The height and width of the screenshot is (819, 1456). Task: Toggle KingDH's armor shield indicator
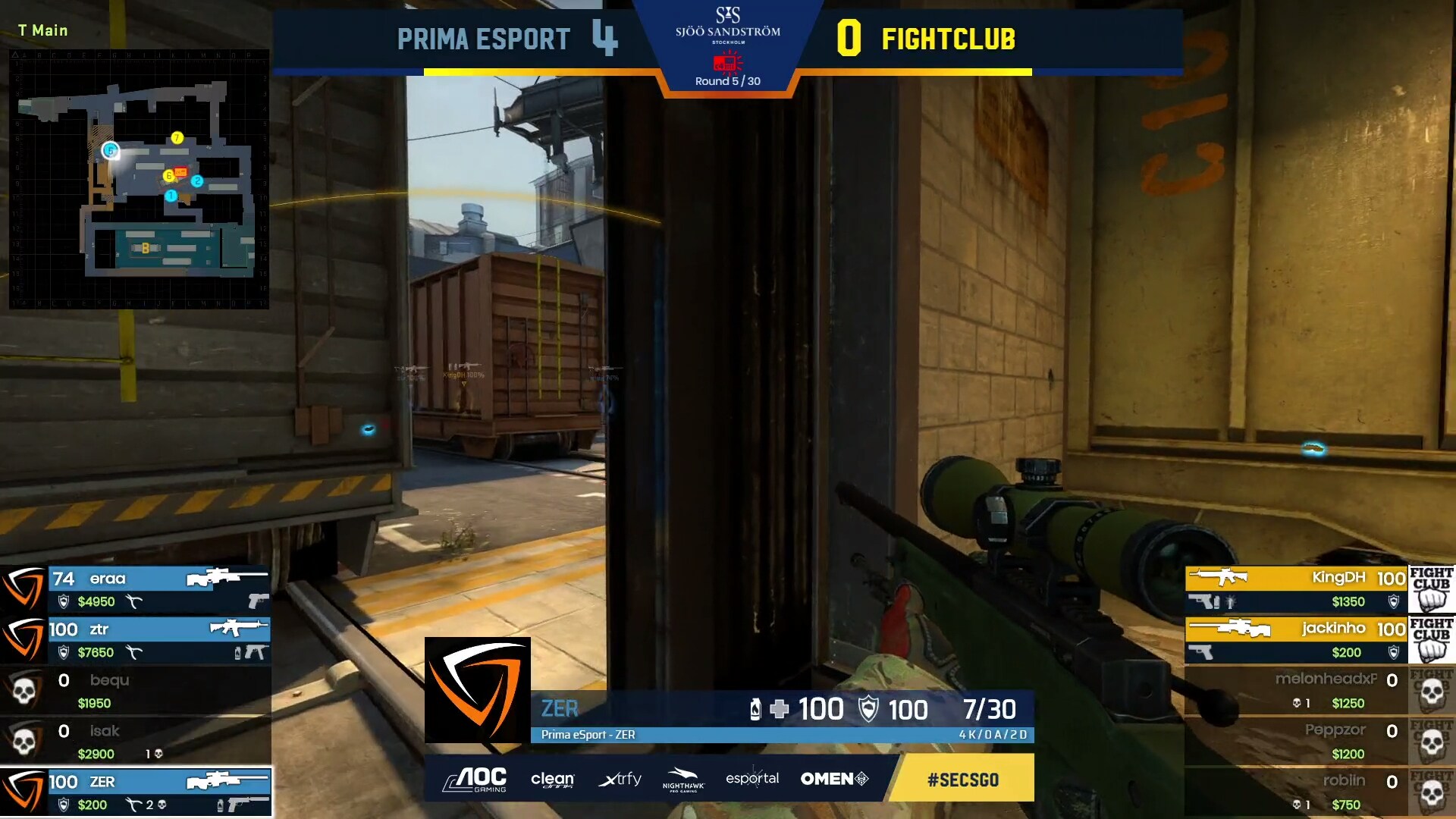pyautogui.click(x=1394, y=602)
